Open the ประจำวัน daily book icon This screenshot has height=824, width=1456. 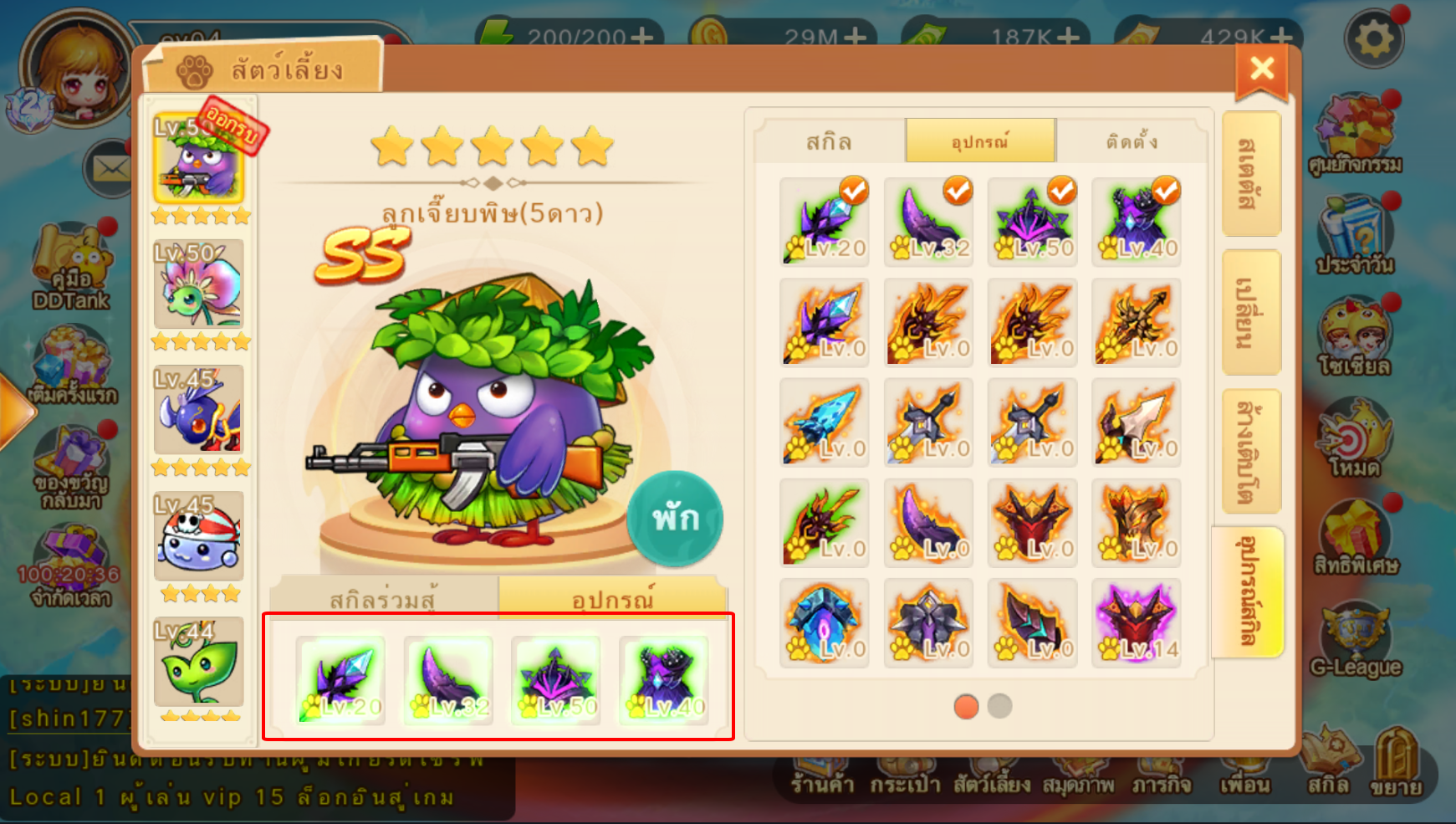(1355, 237)
